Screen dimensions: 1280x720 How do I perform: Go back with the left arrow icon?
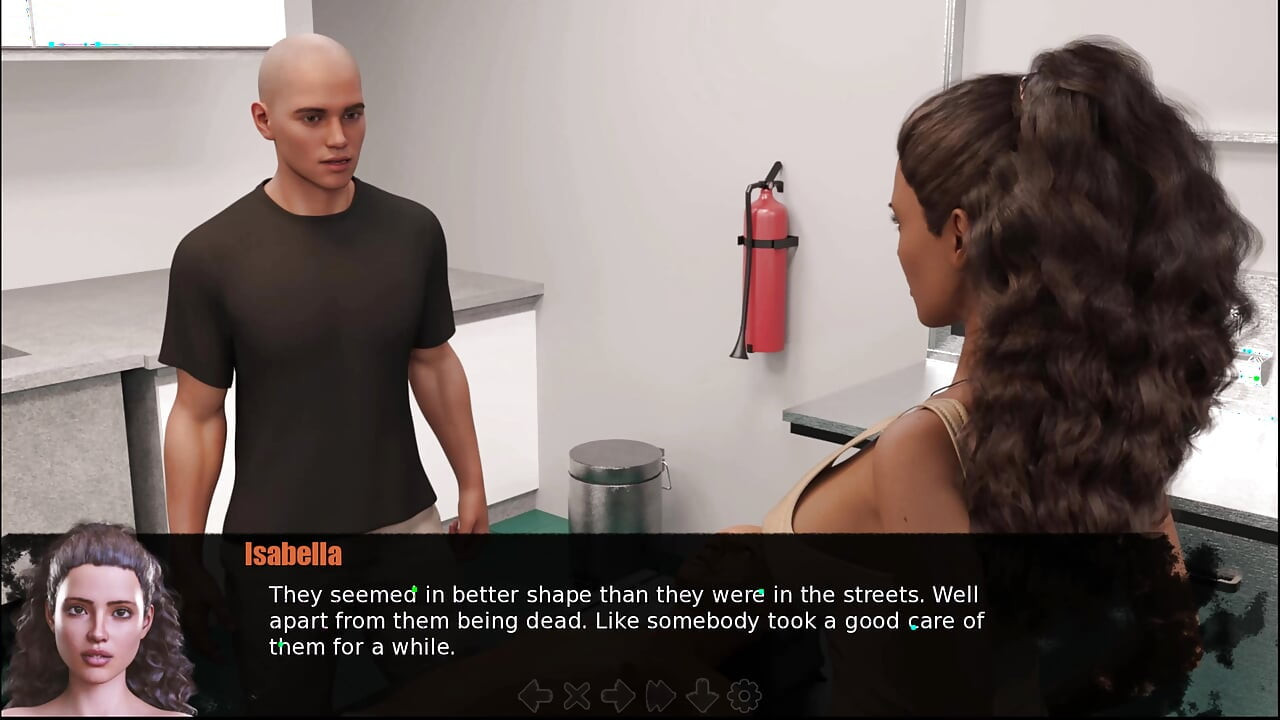[535, 696]
